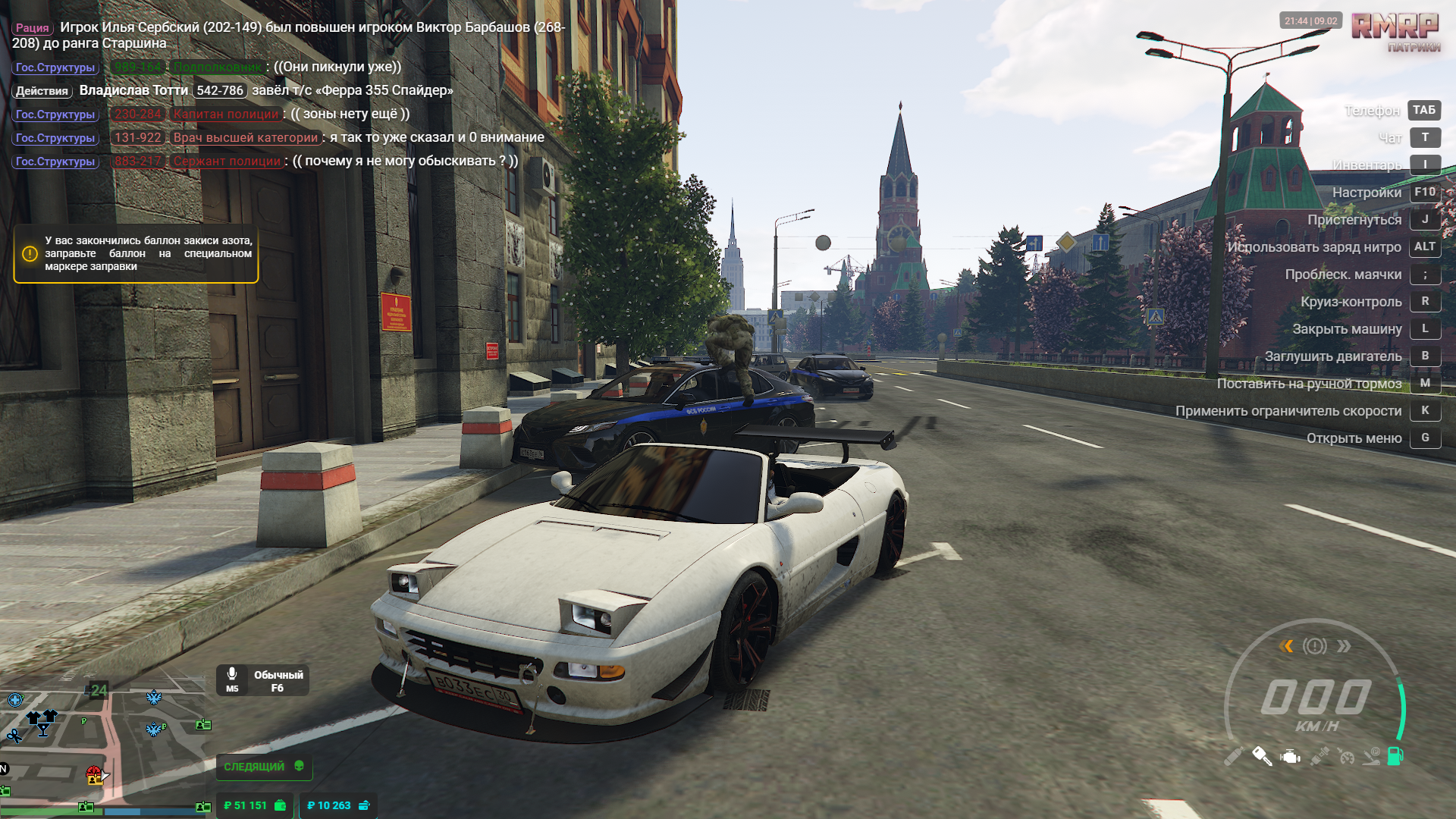This screenshot has height=819, width=1456.
Task: Click the scissors barber marker on minimap
Action: pos(14,736)
